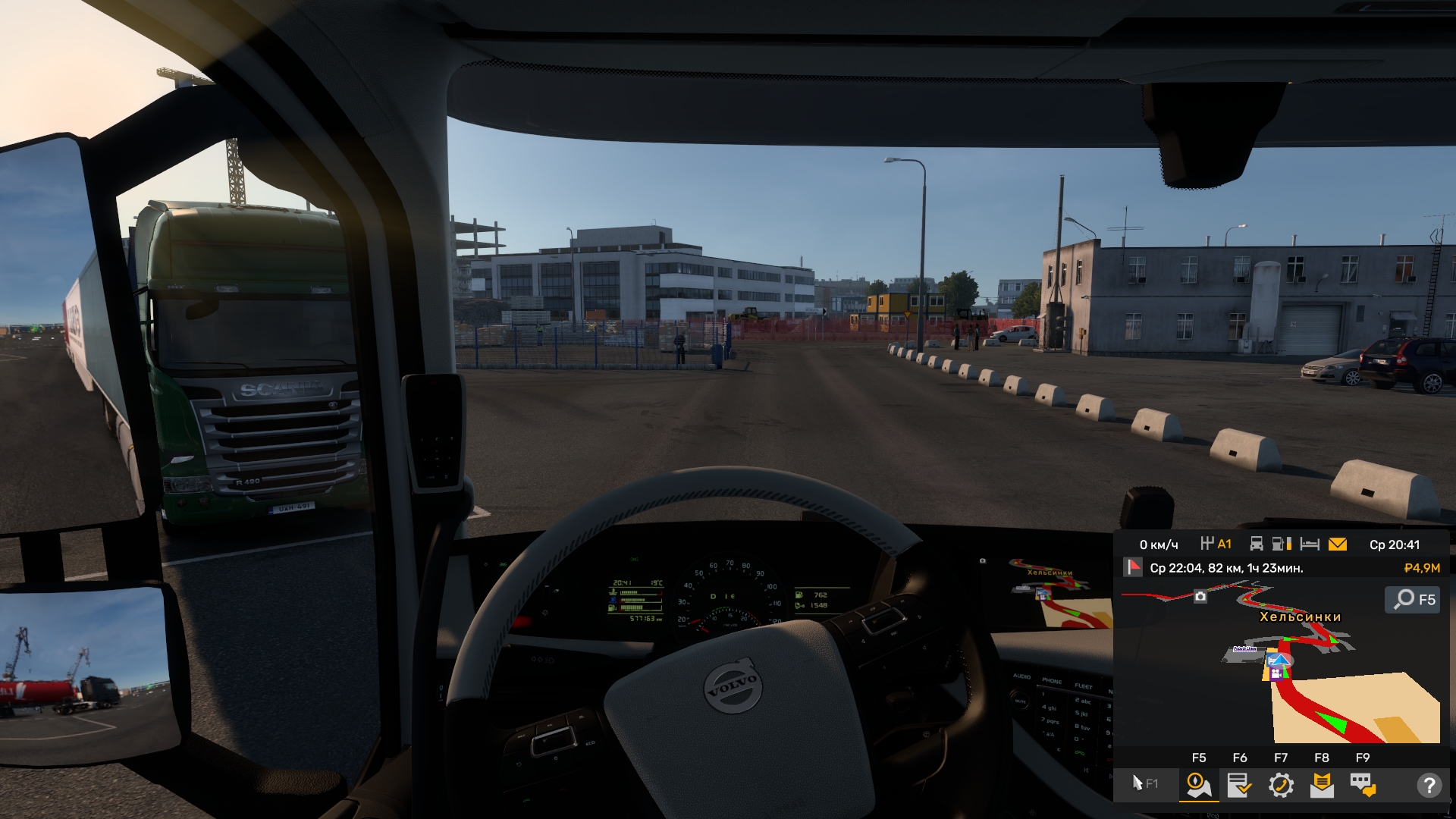1456x819 pixels.
Task: Click the photo camera marker on map
Action: 1200,597
